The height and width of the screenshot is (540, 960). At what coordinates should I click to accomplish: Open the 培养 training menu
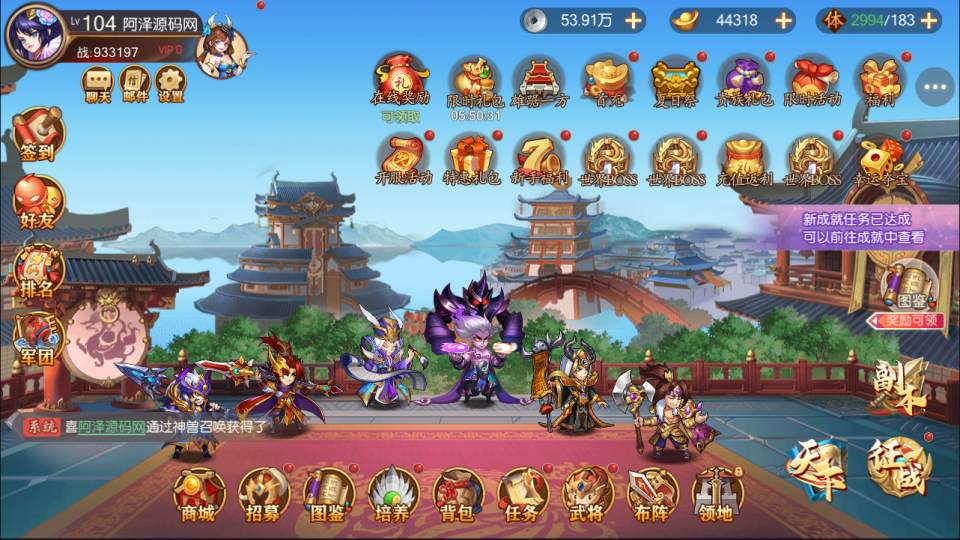[x=393, y=494]
